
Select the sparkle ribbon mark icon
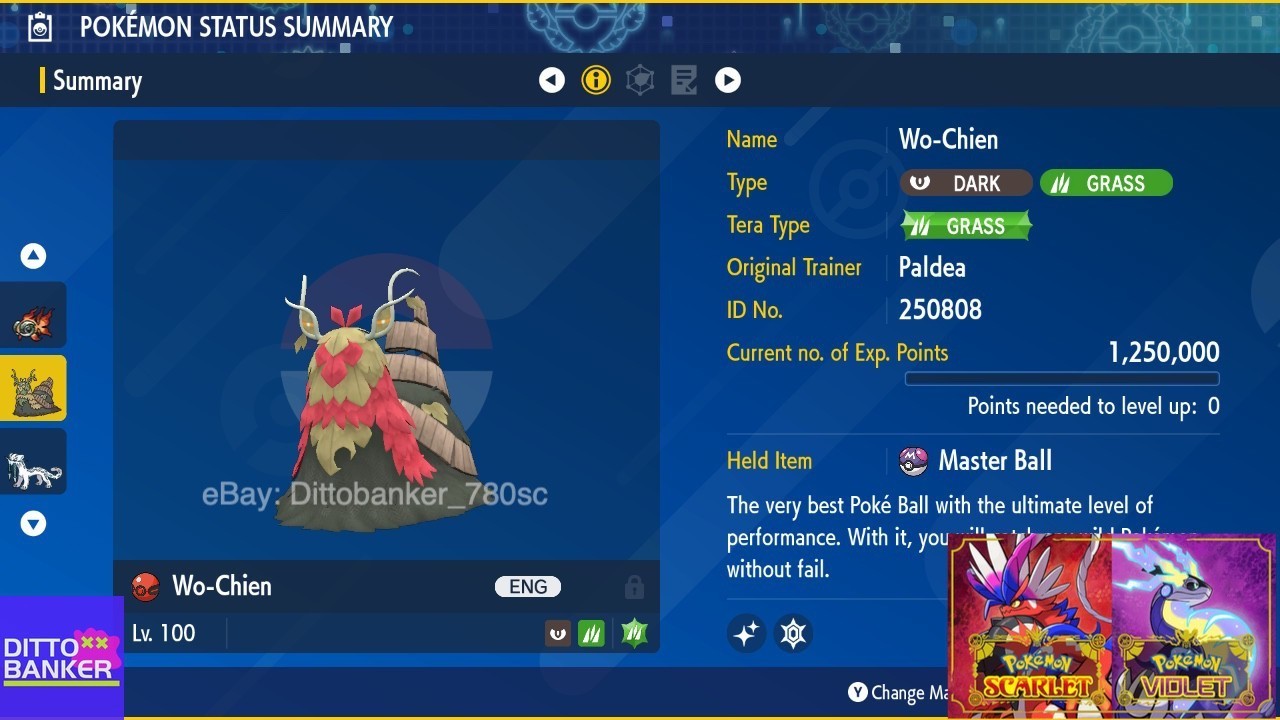pyautogui.click(x=746, y=633)
